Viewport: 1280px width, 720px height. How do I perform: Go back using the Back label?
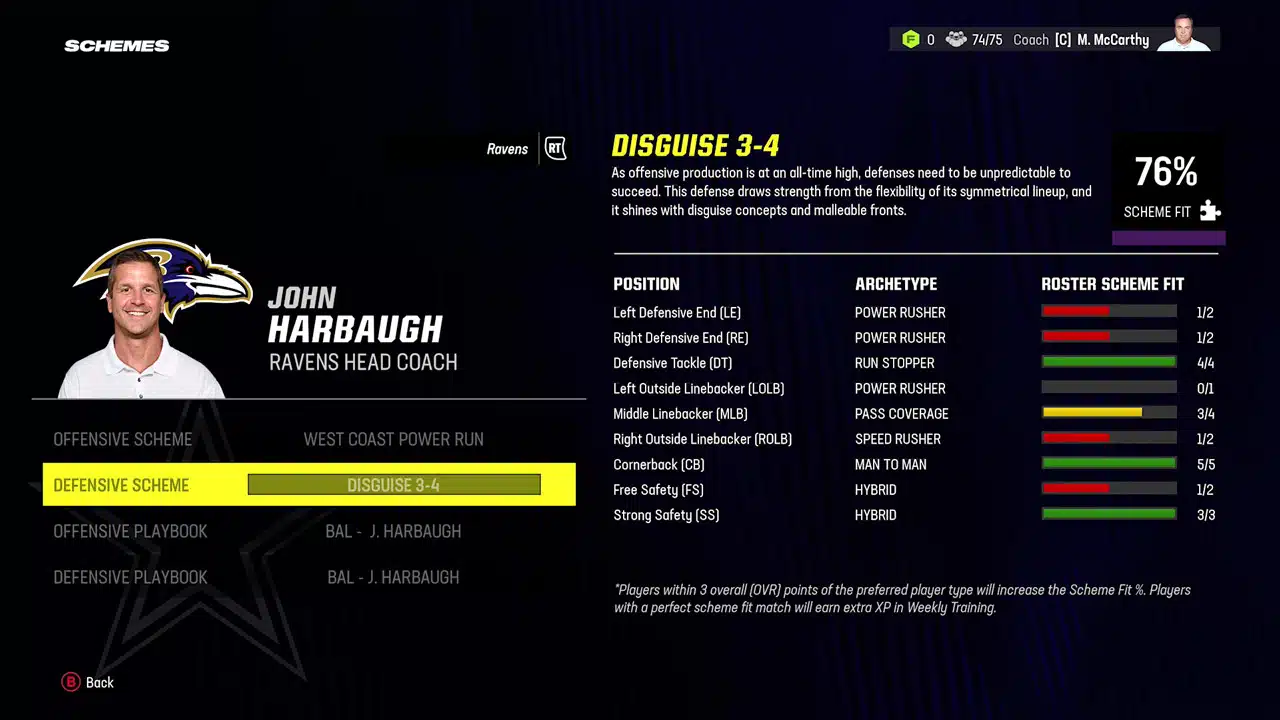(x=99, y=682)
